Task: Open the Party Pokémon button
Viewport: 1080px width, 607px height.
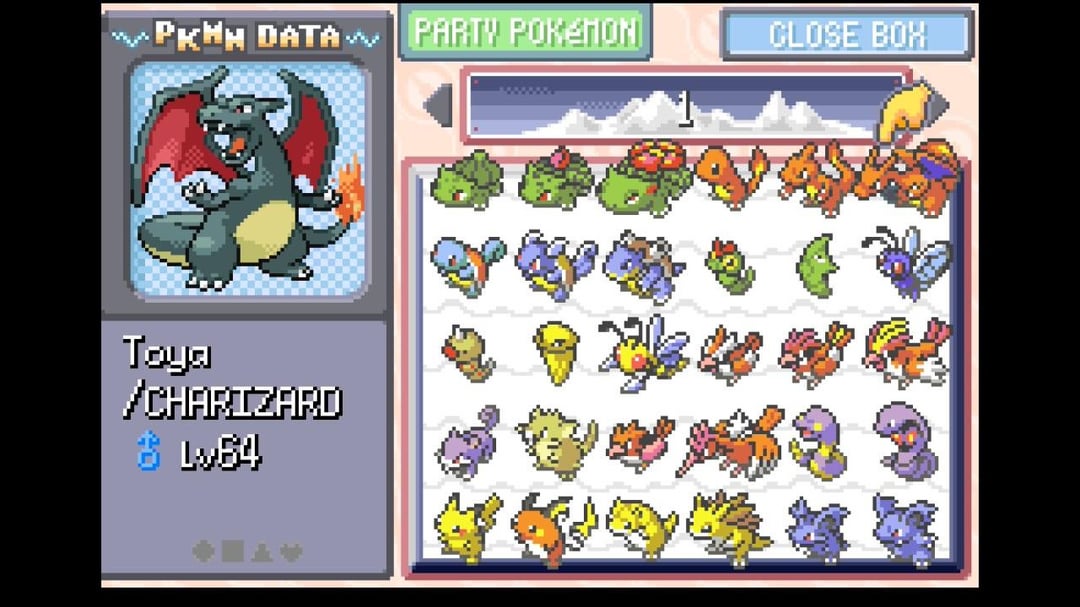Action: point(524,32)
